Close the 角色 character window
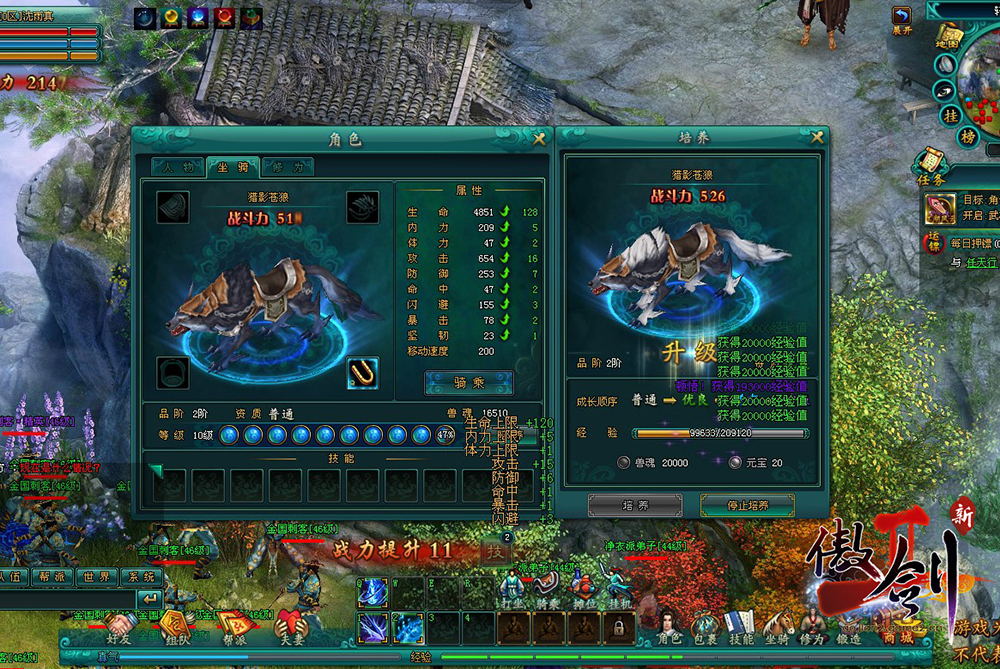Viewport: 1000px width, 669px height. pyautogui.click(x=539, y=139)
